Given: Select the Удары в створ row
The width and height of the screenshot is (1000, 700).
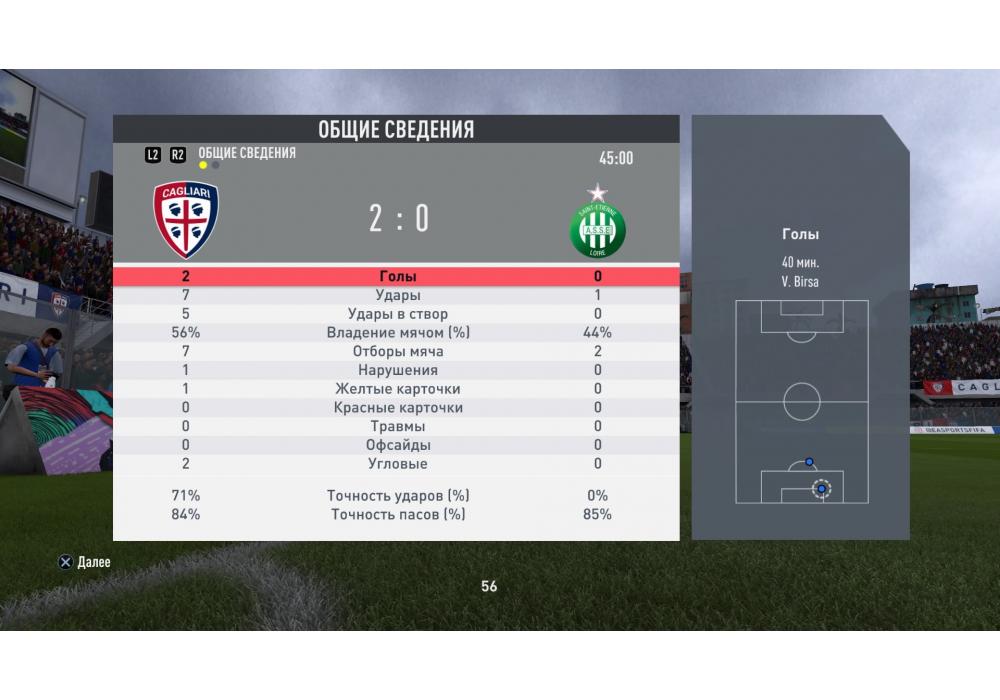Looking at the screenshot, I should (397, 314).
